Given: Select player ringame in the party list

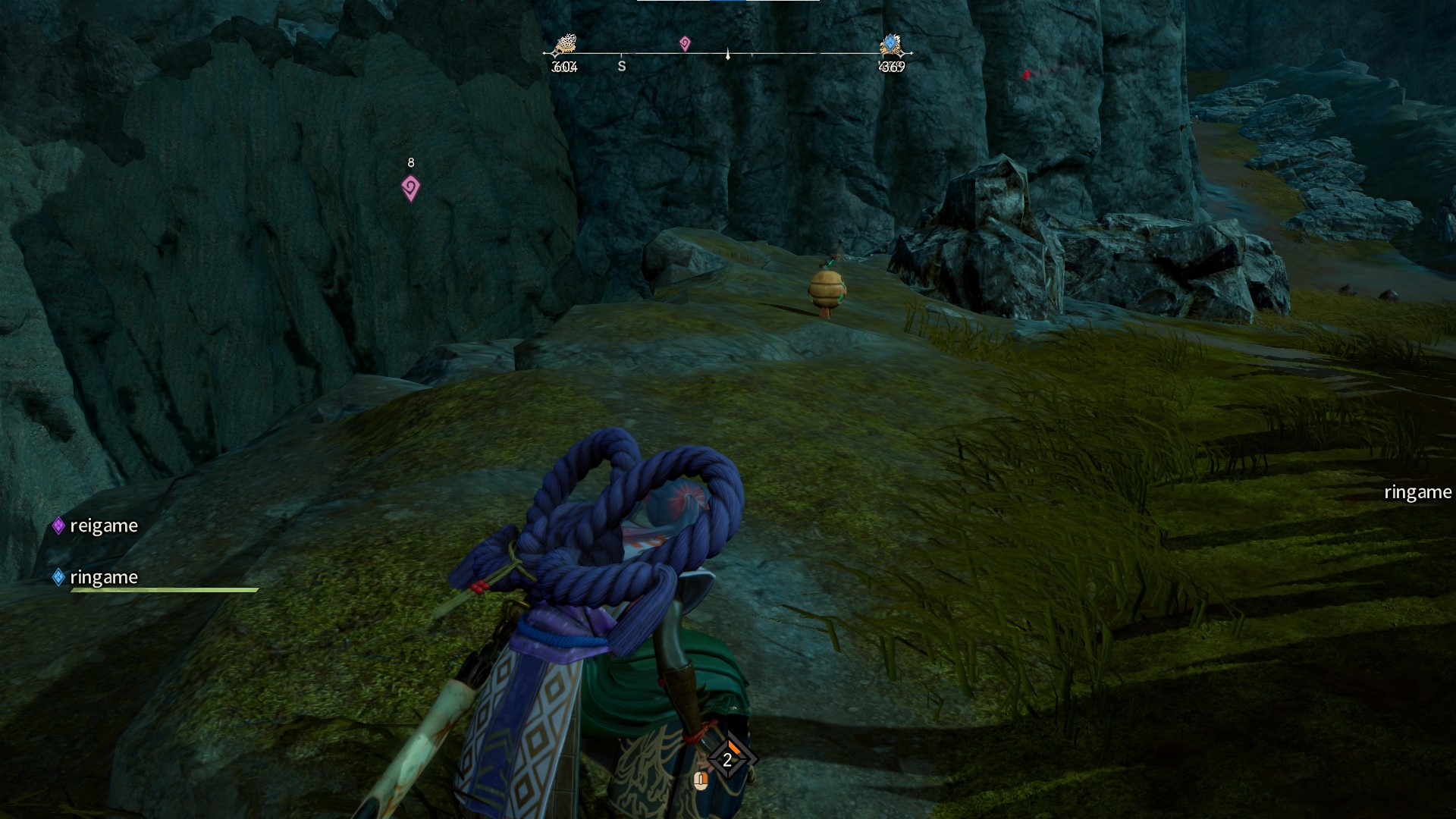Looking at the screenshot, I should click(x=103, y=578).
